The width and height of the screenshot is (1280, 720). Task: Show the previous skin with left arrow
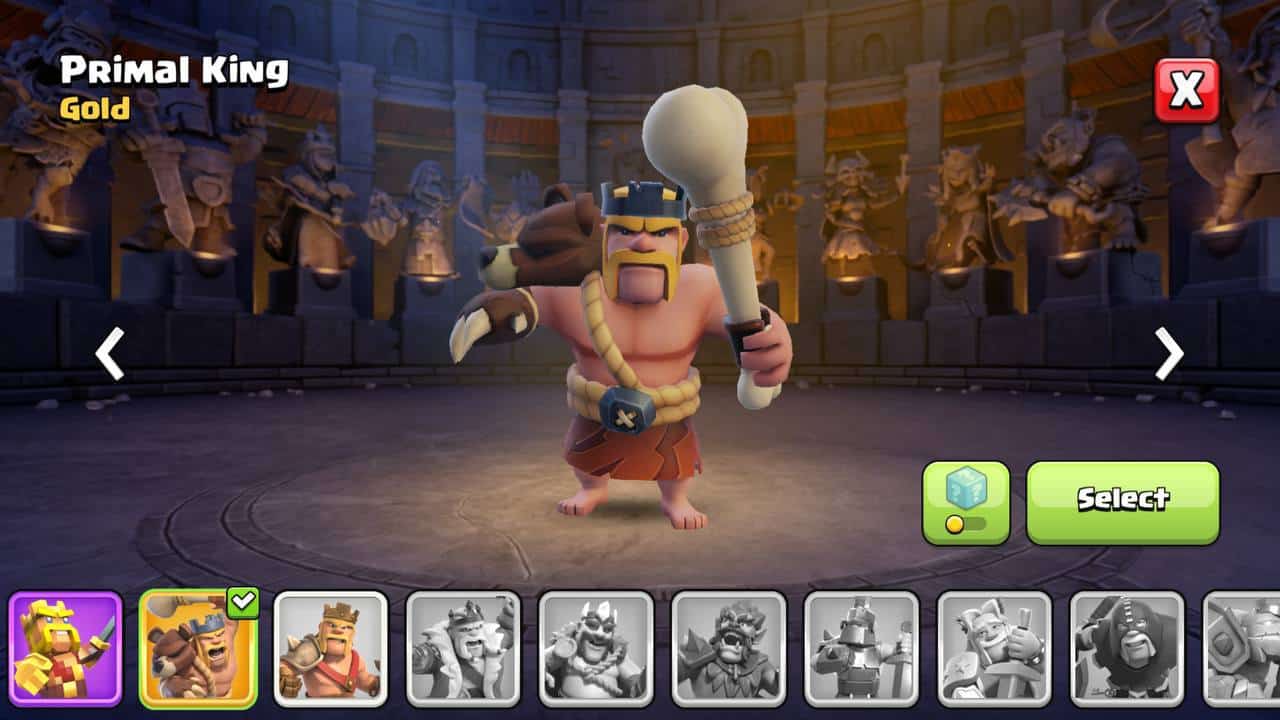109,354
